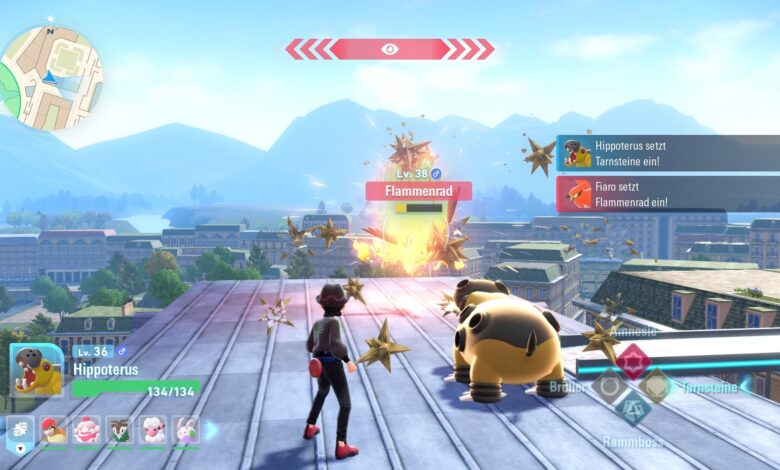780x470 pixels.
Task: Expand the party bar with the arrow
Action: pos(212,431)
